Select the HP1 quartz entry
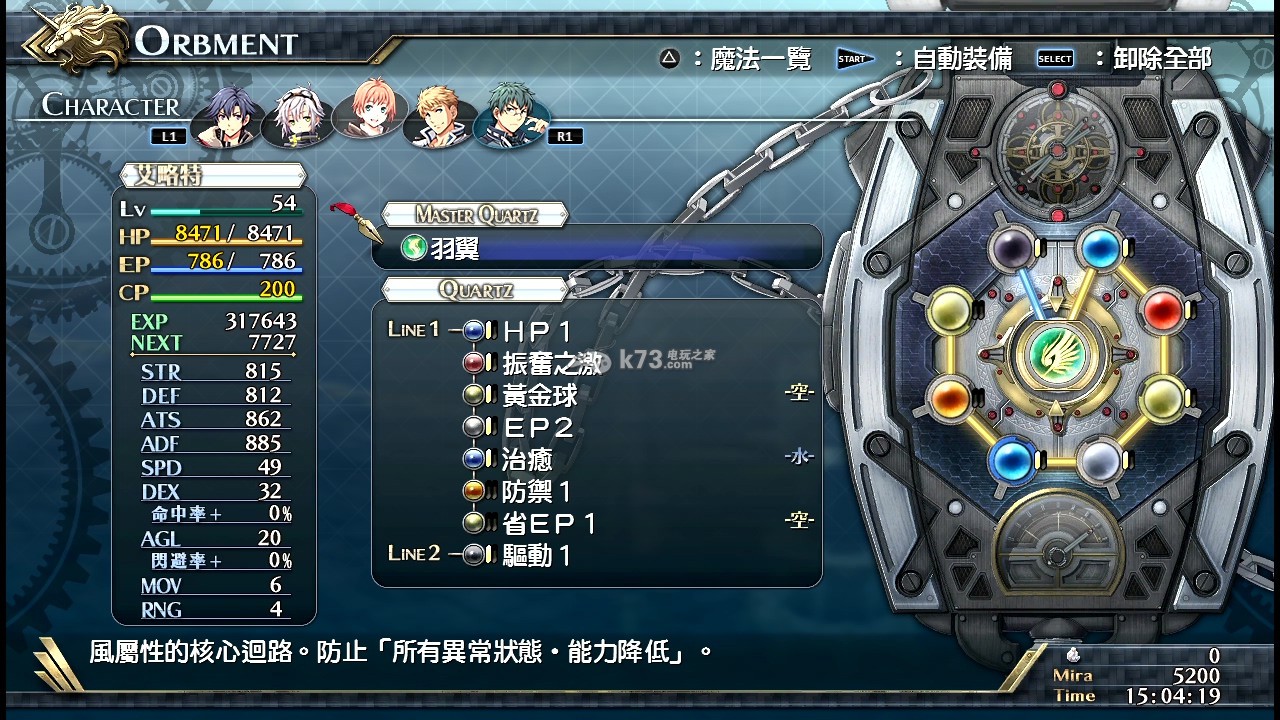The image size is (1280, 720). point(537,331)
